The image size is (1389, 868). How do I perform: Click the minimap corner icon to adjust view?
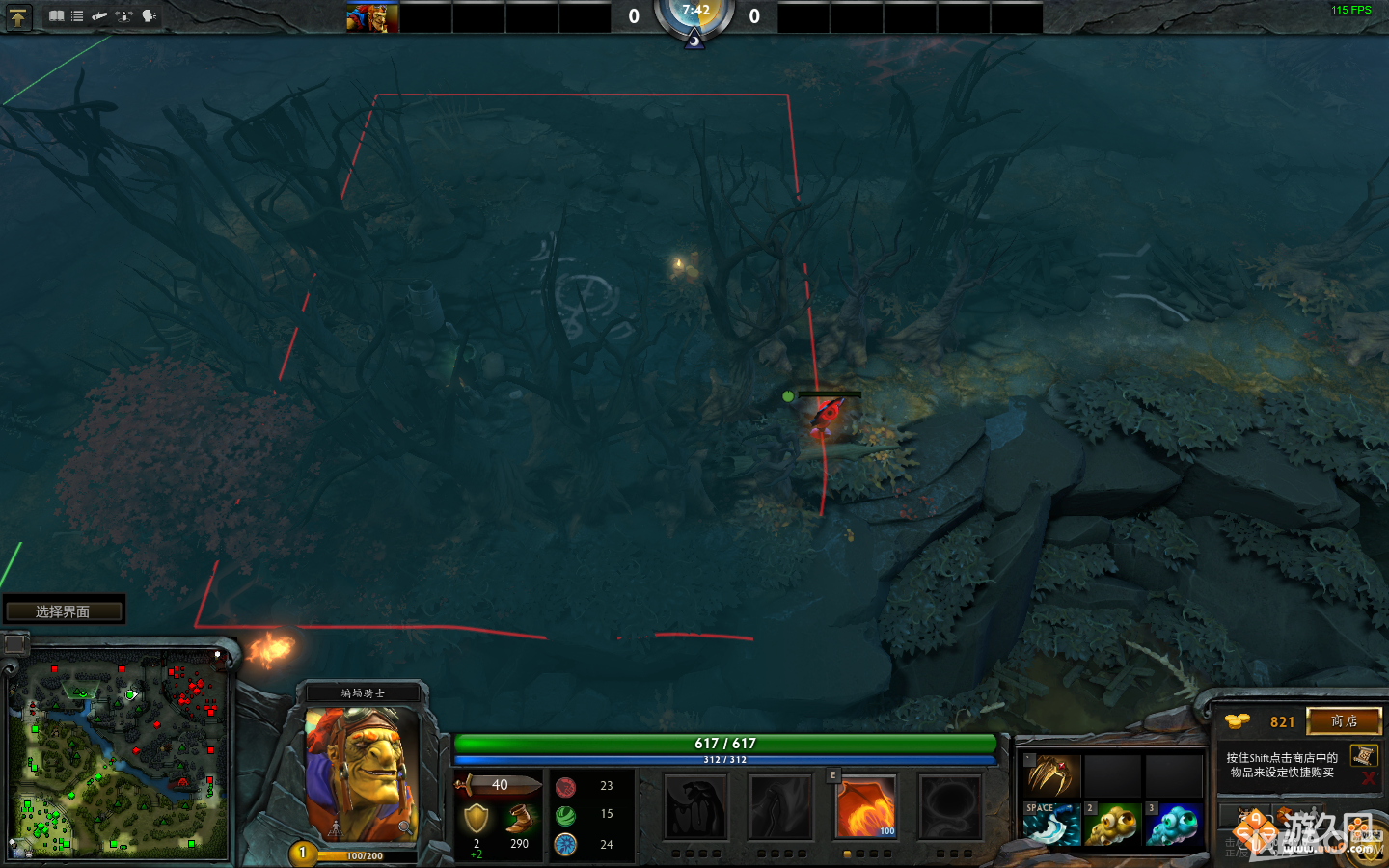14,643
